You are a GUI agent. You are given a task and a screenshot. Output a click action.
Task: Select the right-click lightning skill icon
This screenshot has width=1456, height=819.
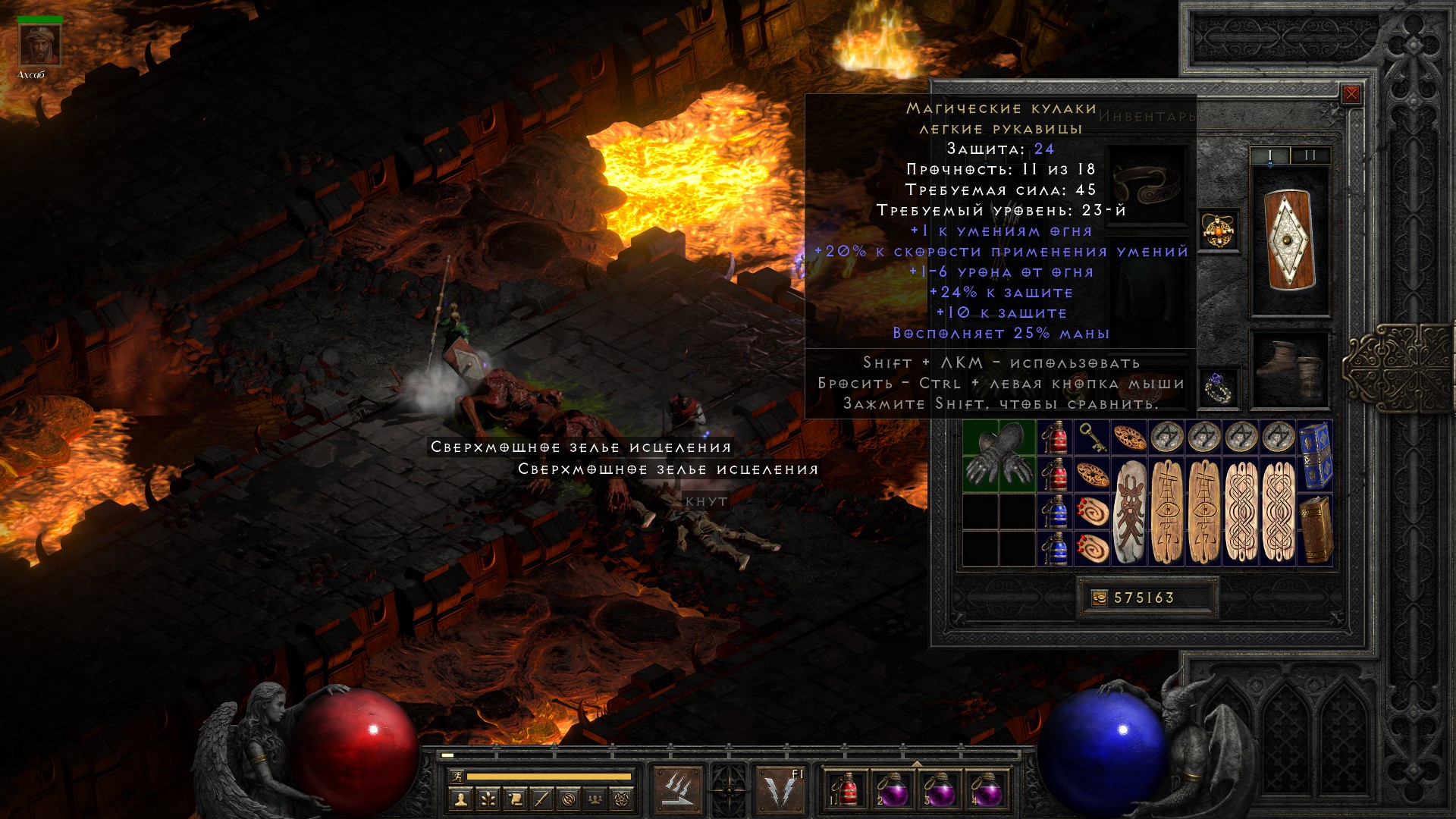click(781, 790)
